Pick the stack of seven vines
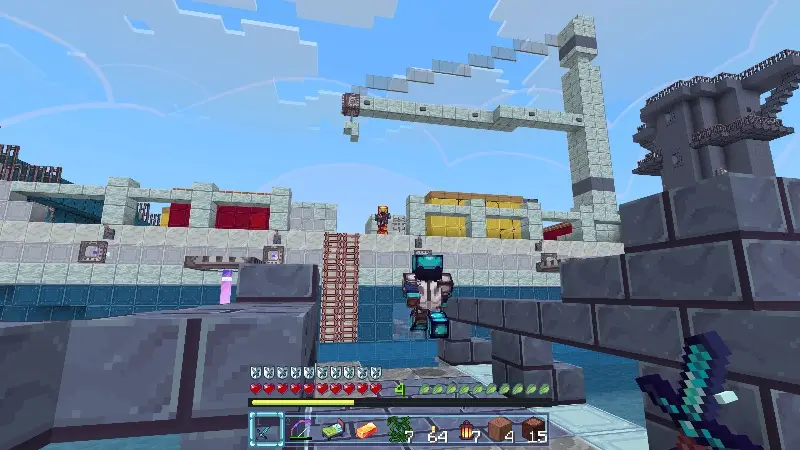The height and width of the screenshot is (450, 800). (400, 430)
